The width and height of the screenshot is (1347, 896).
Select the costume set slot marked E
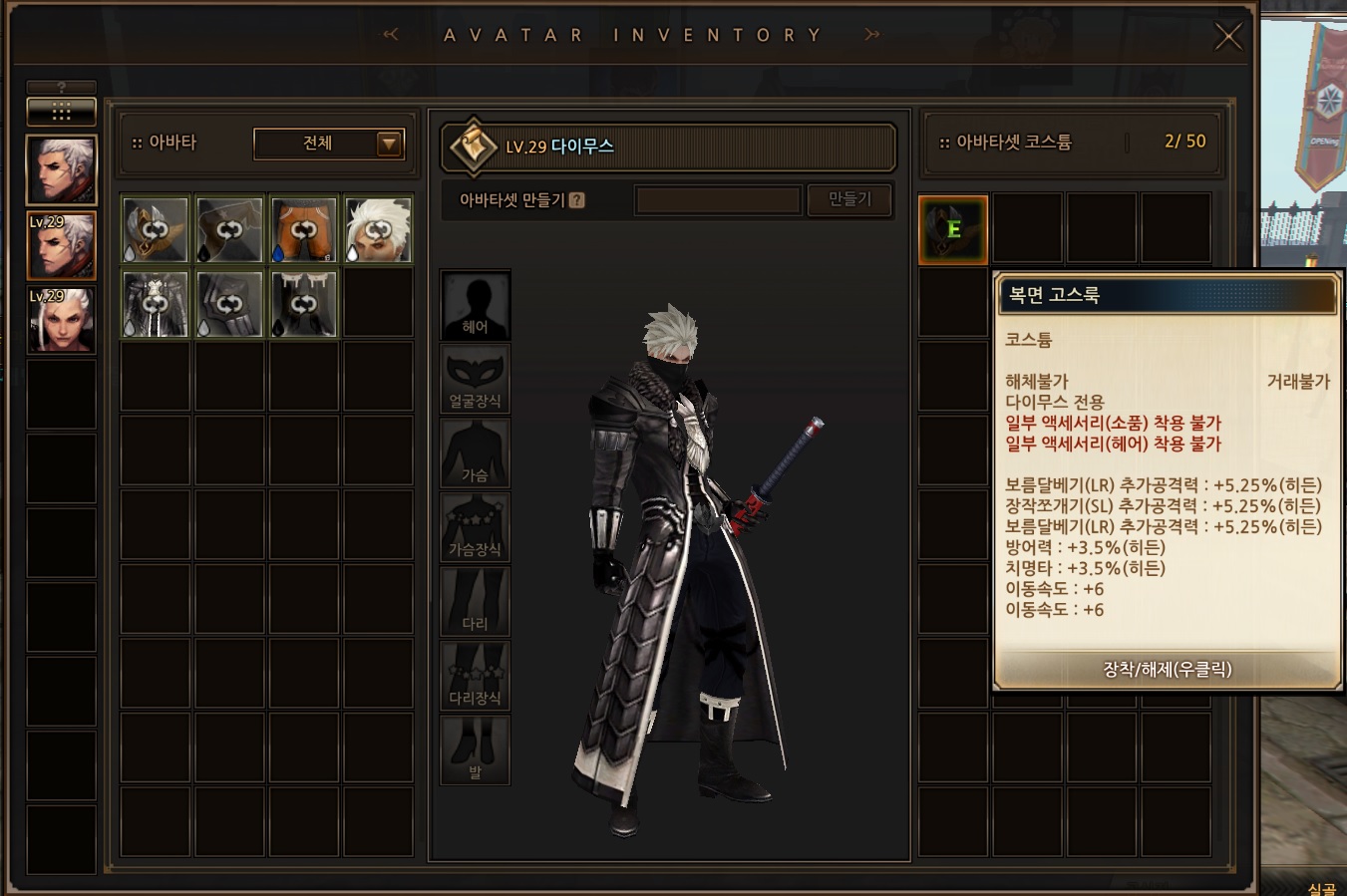pos(953,230)
